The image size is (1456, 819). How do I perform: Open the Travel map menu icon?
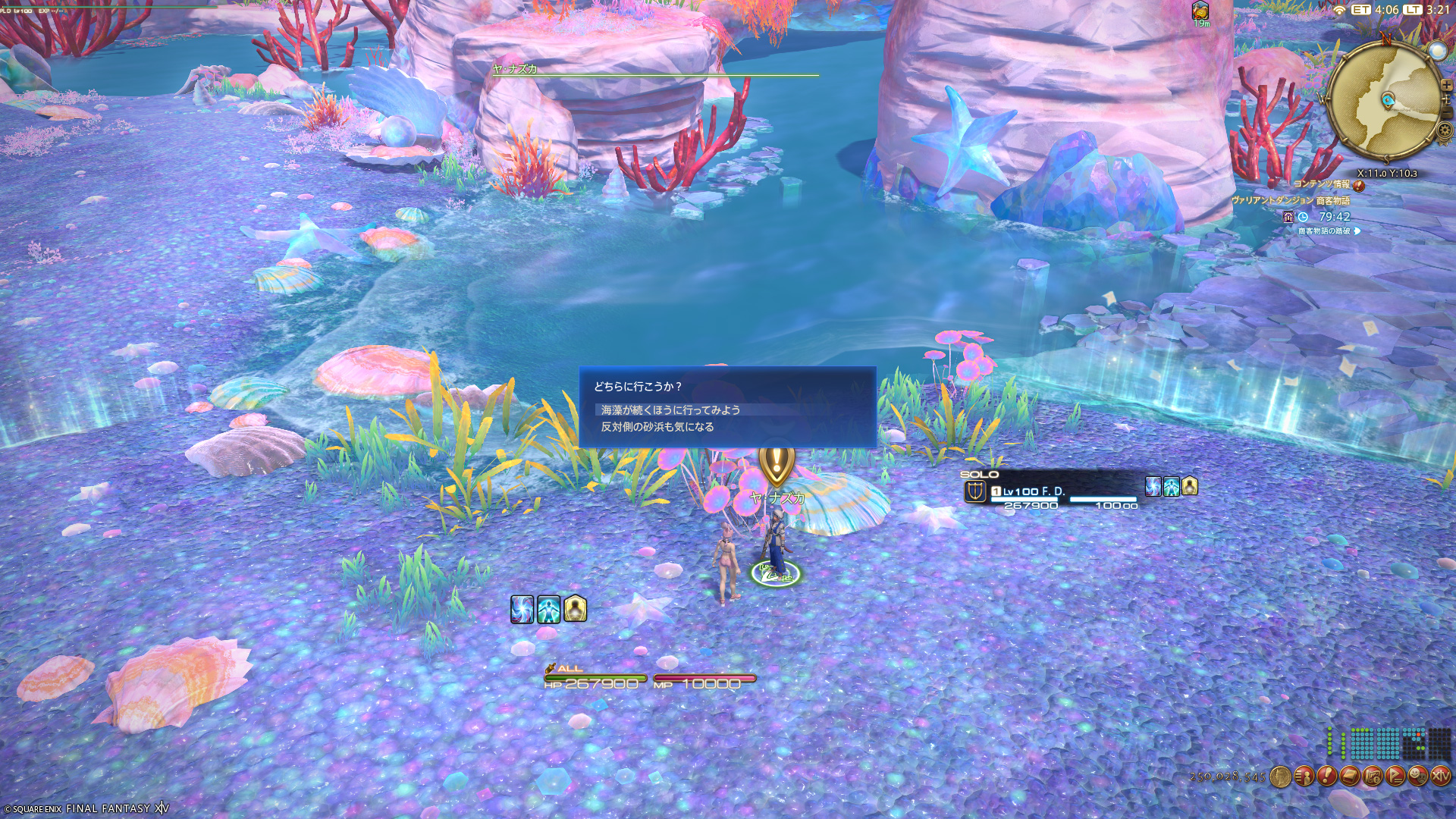click(1372, 776)
